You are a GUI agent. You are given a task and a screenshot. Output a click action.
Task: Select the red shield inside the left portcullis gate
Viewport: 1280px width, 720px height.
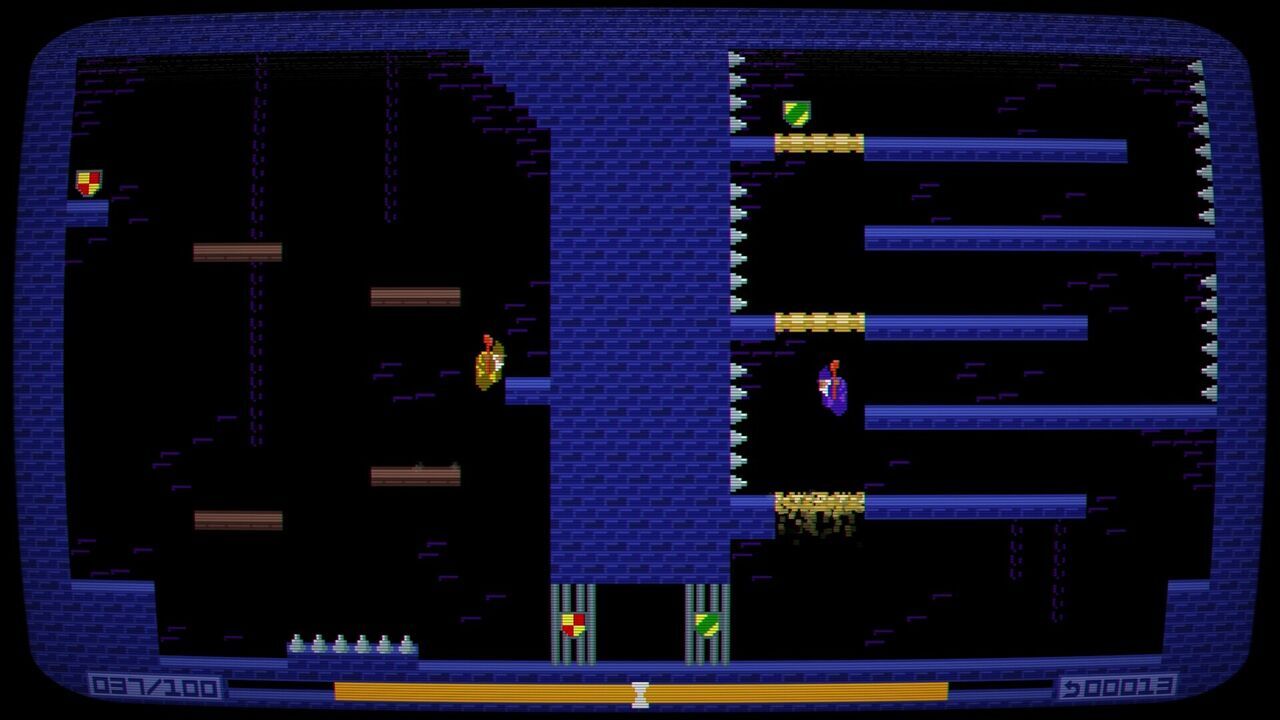[x=573, y=626]
